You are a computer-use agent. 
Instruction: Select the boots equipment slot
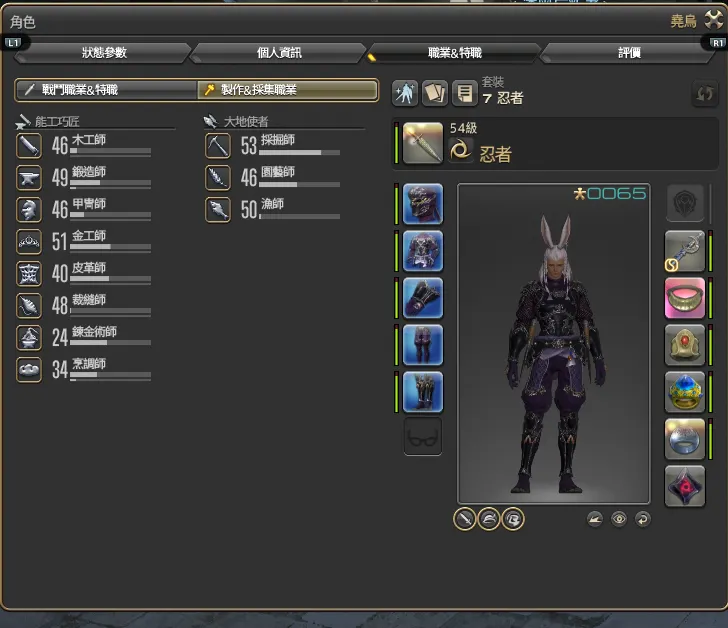423,391
